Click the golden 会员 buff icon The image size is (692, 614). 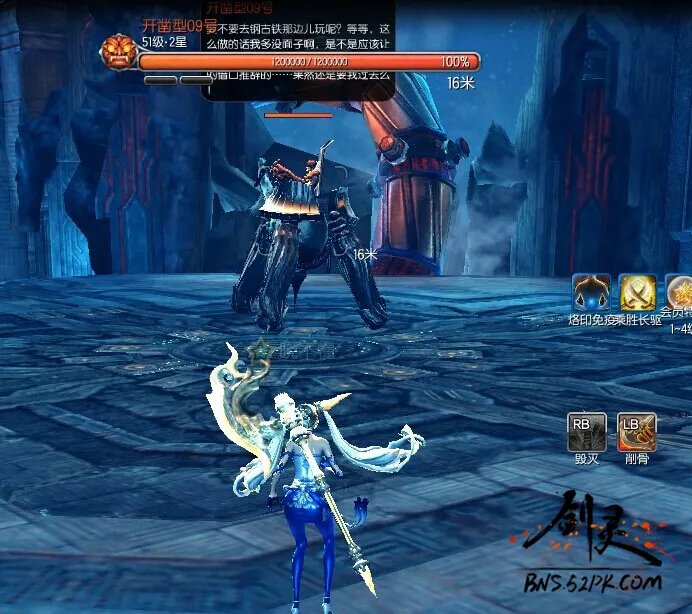681,293
